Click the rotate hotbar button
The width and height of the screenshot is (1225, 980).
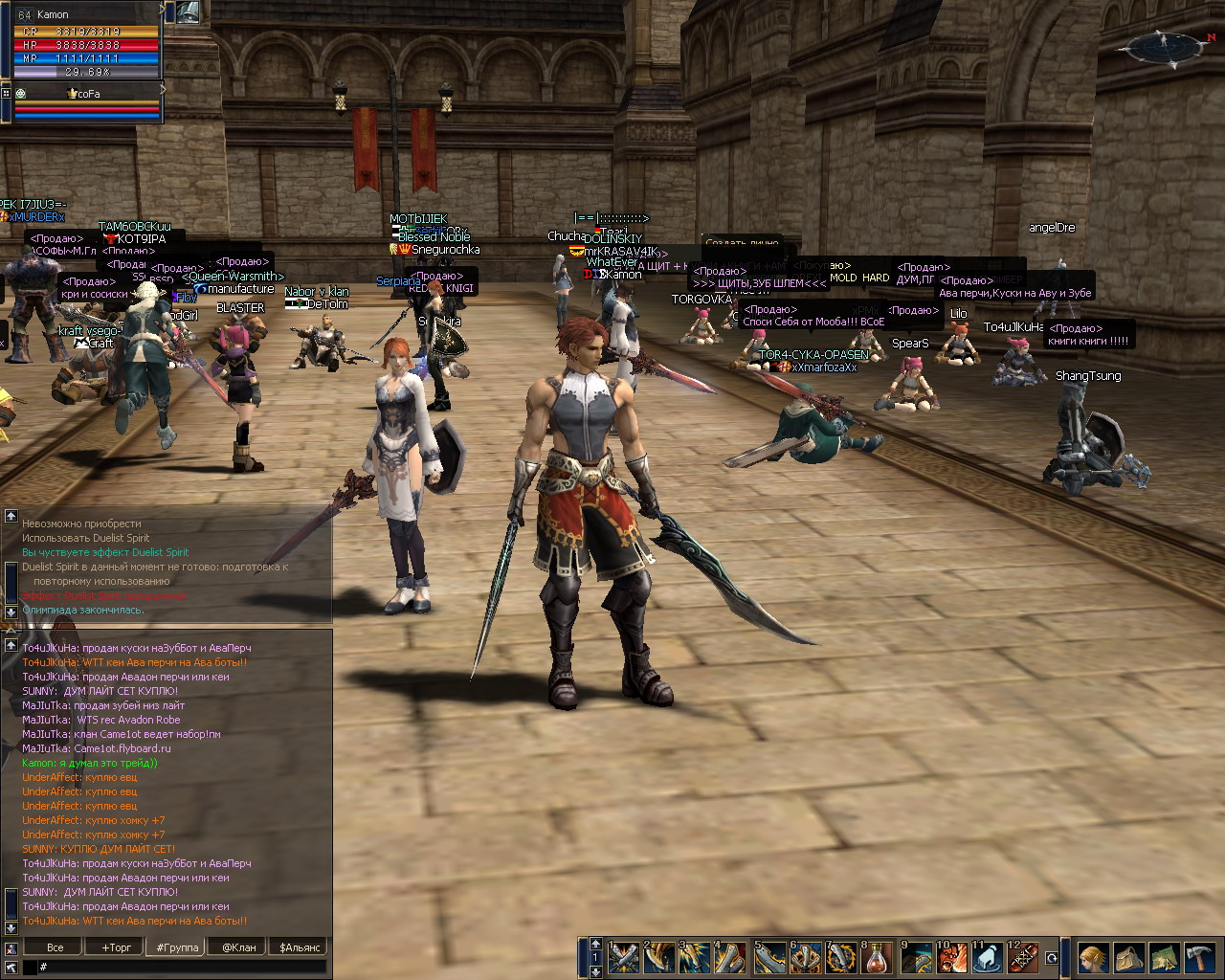coord(1052,958)
